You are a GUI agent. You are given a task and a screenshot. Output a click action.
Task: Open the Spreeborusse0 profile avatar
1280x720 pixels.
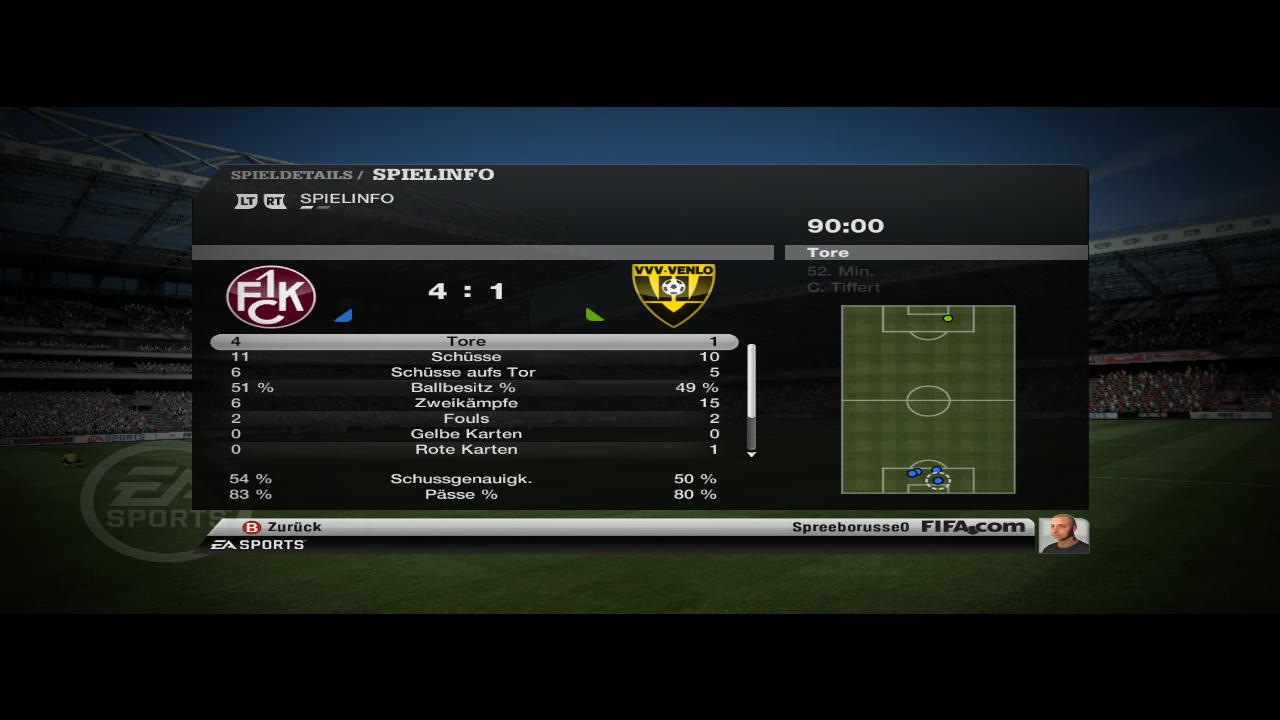point(1063,534)
